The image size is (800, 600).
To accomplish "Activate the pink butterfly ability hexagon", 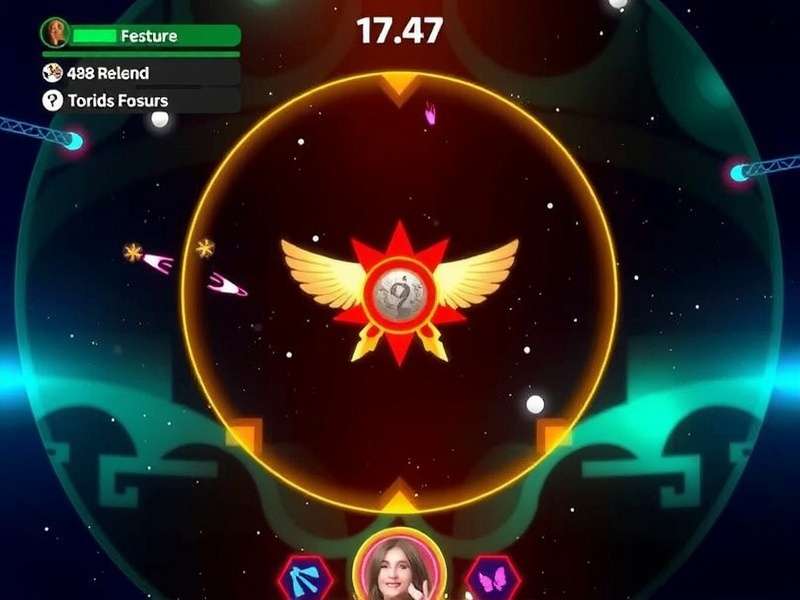I will point(491,580).
